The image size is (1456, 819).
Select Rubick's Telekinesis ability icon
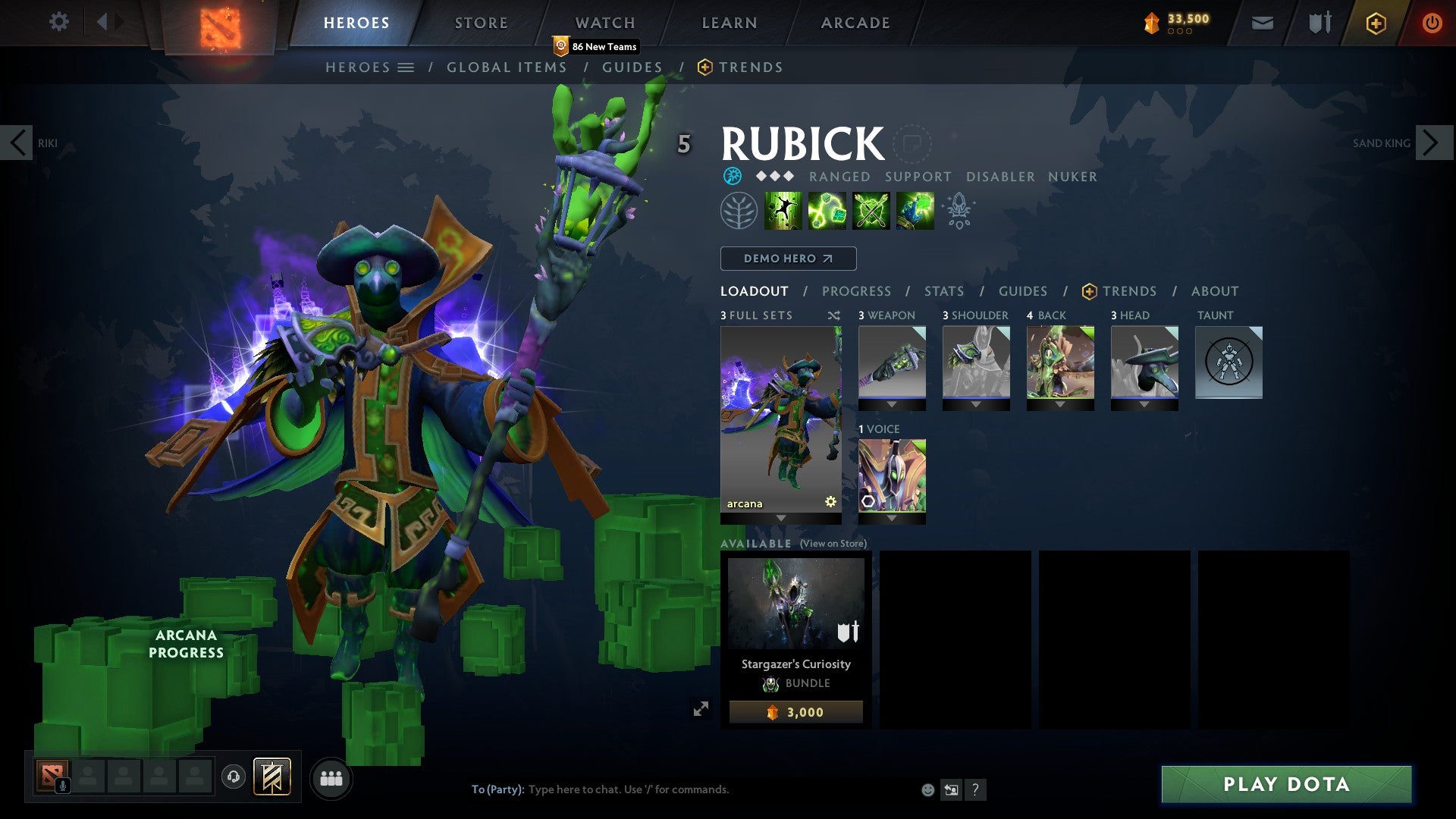coord(783,210)
